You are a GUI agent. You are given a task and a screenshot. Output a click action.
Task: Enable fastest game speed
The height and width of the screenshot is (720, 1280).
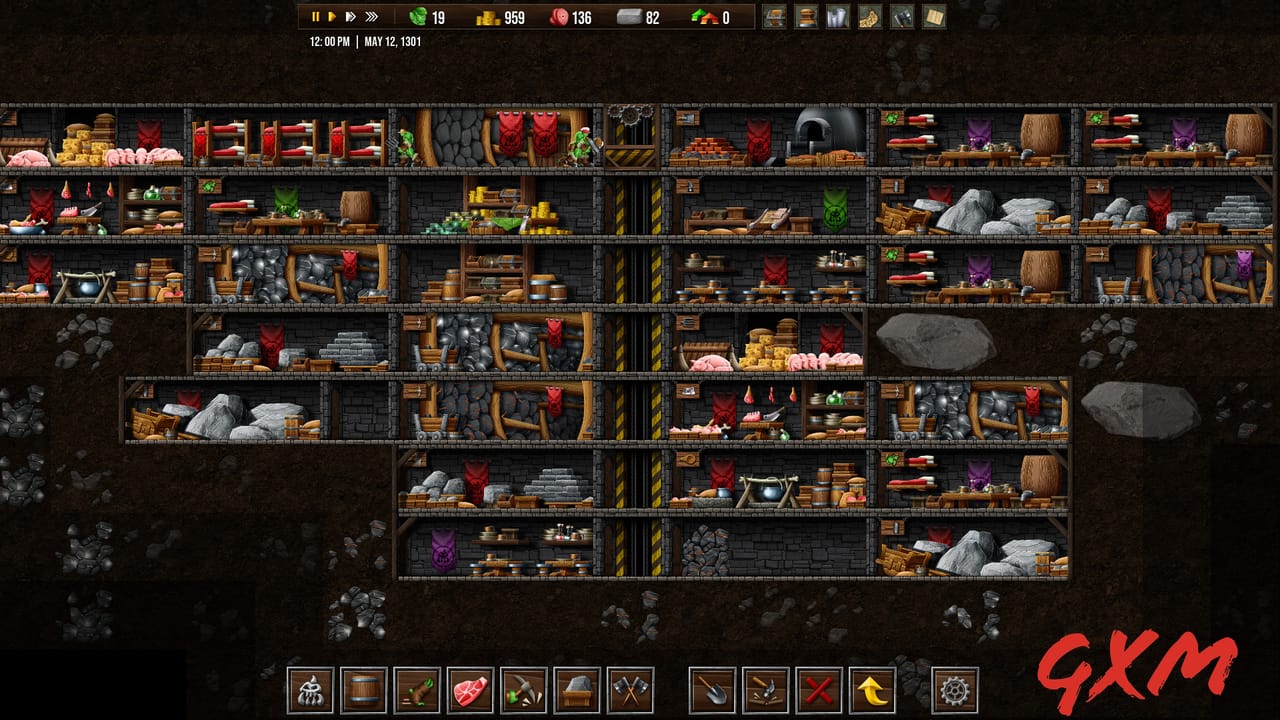click(x=374, y=16)
